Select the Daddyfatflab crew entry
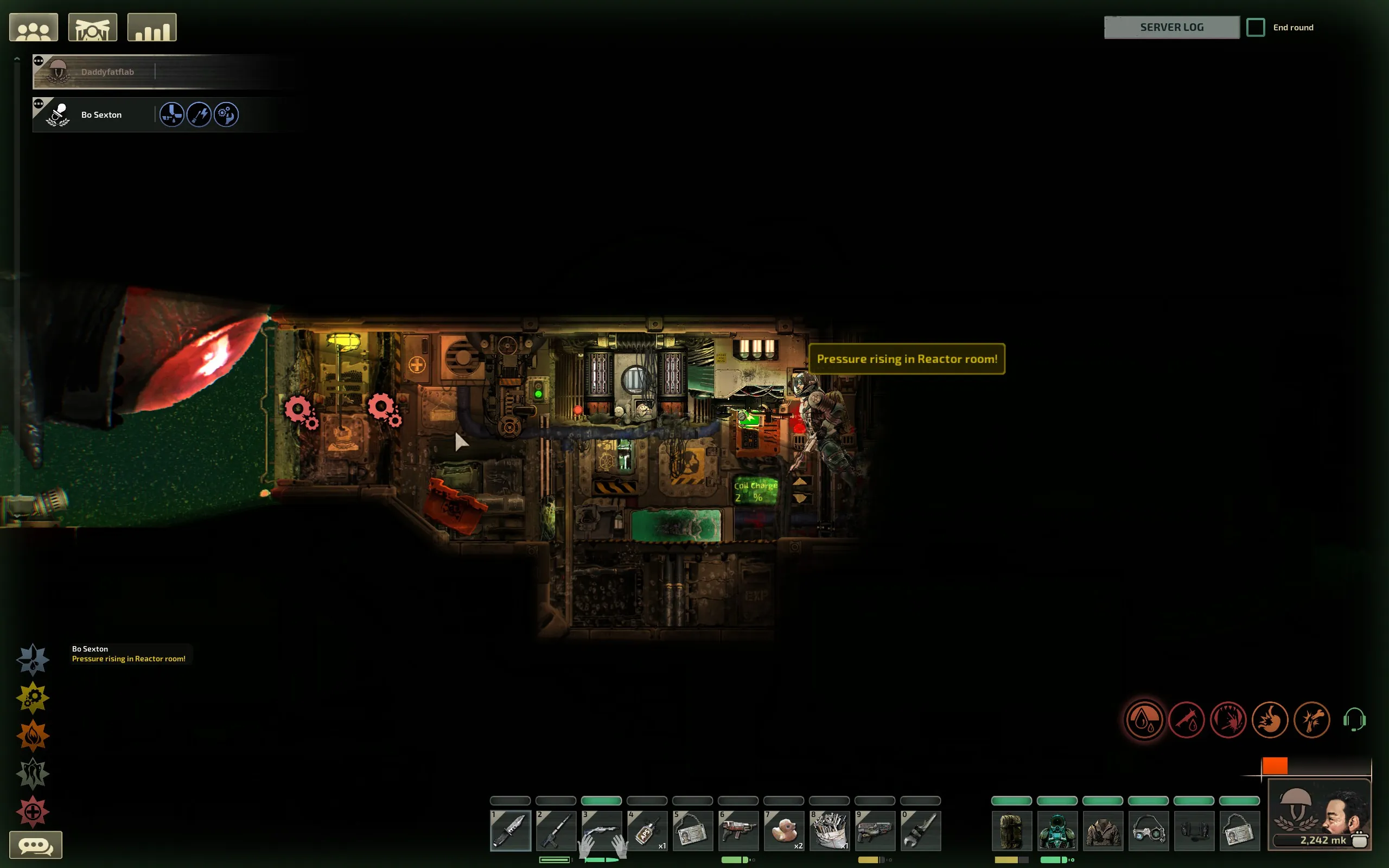This screenshot has width=1389, height=868. (107, 72)
